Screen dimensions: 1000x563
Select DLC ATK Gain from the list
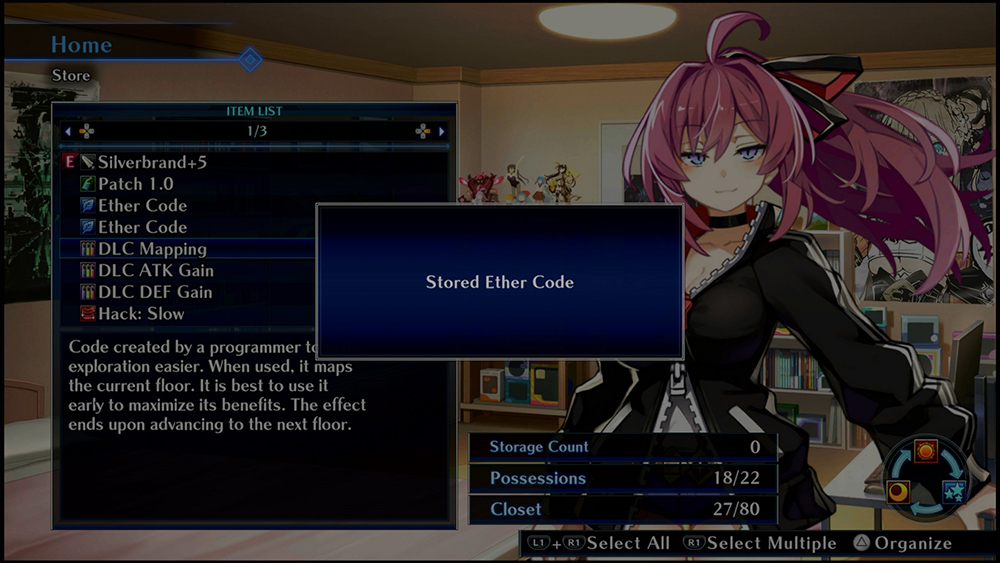pyautogui.click(x=155, y=270)
